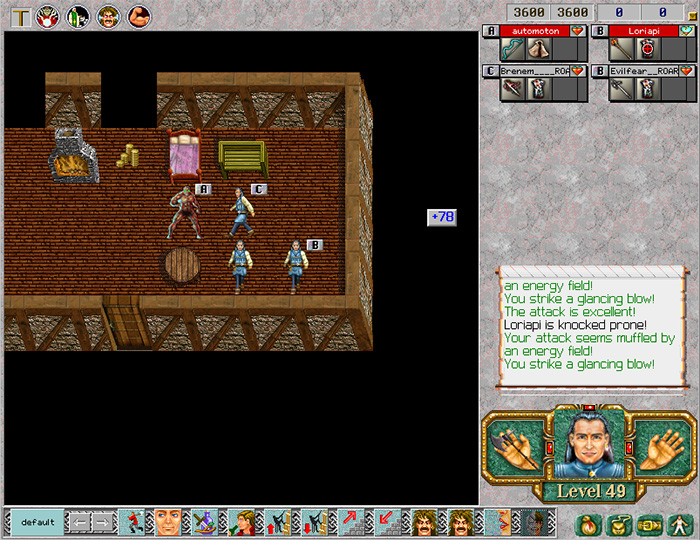The width and height of the screenshot is (700, 540).
Task: Click the small yellow button beside counters
Action: click(x=688, y=12)
